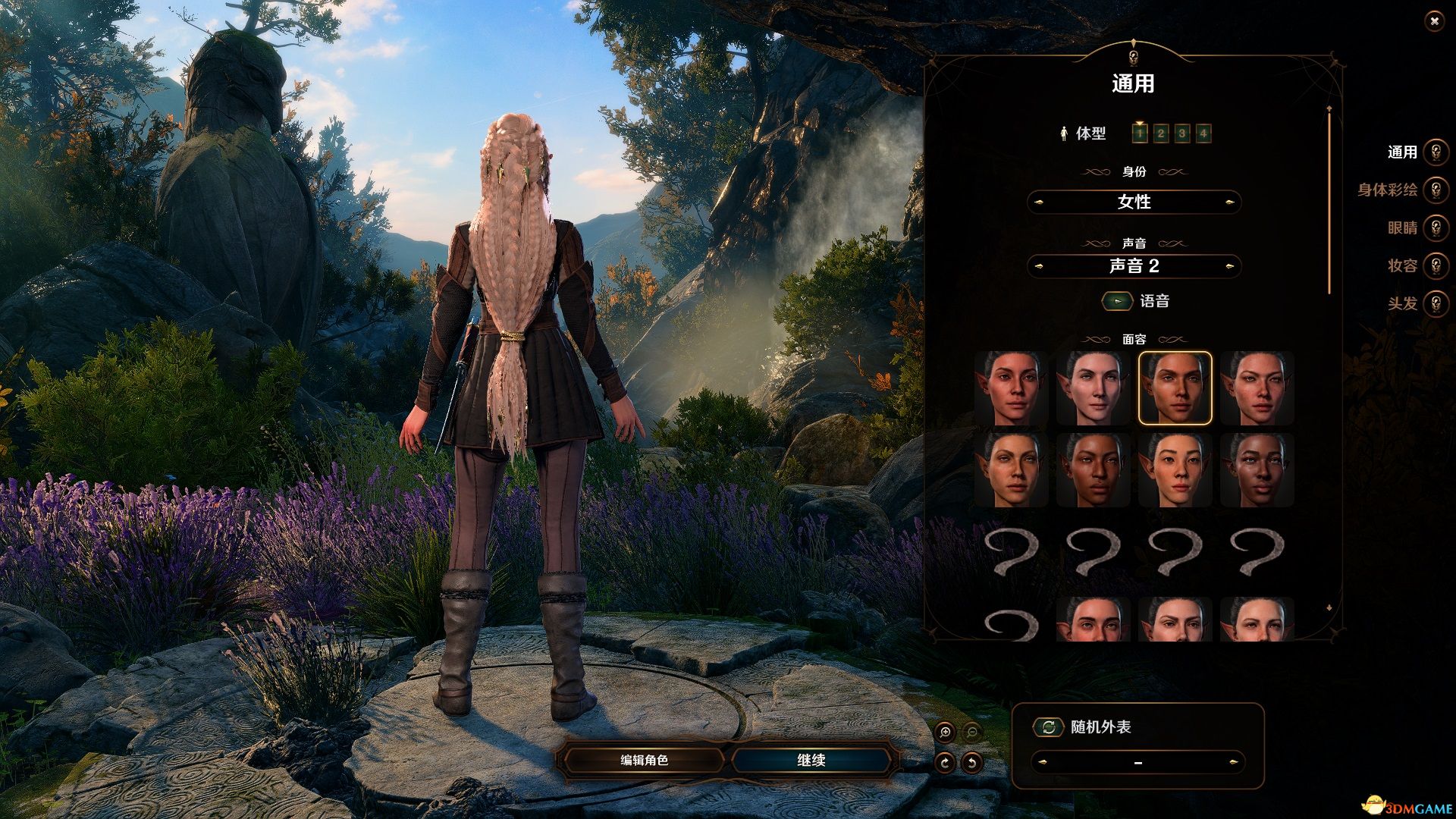Open 编辑角色 edit character

(644, 760)
